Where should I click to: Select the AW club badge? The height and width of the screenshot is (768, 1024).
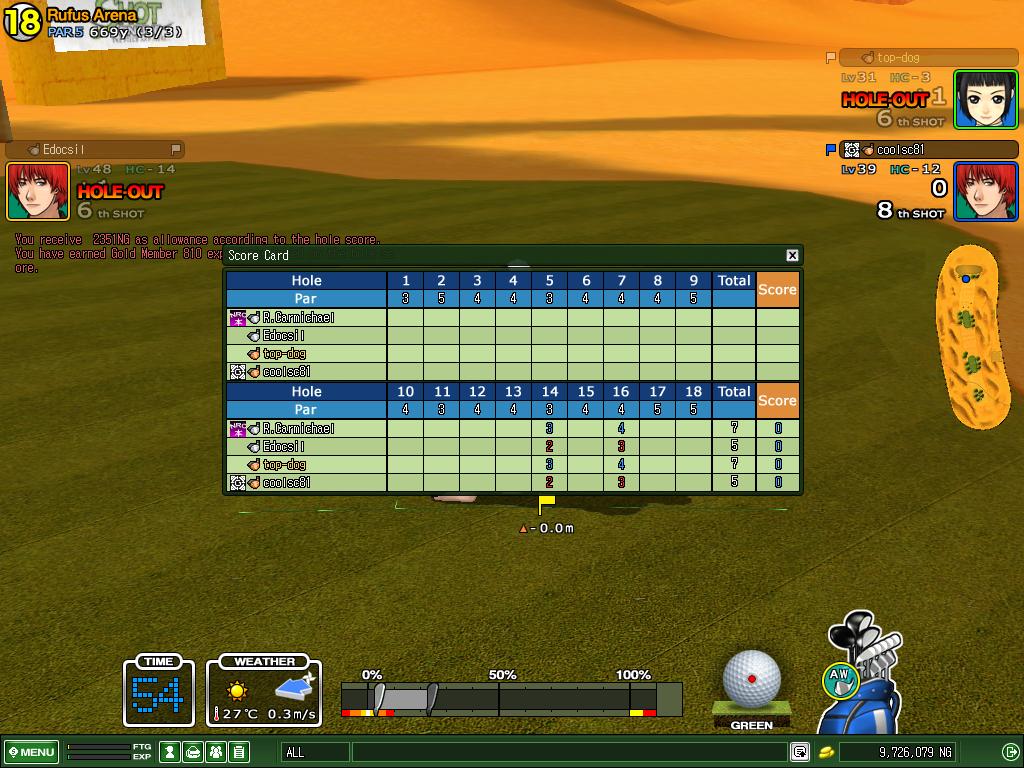[x=840, y=680]
